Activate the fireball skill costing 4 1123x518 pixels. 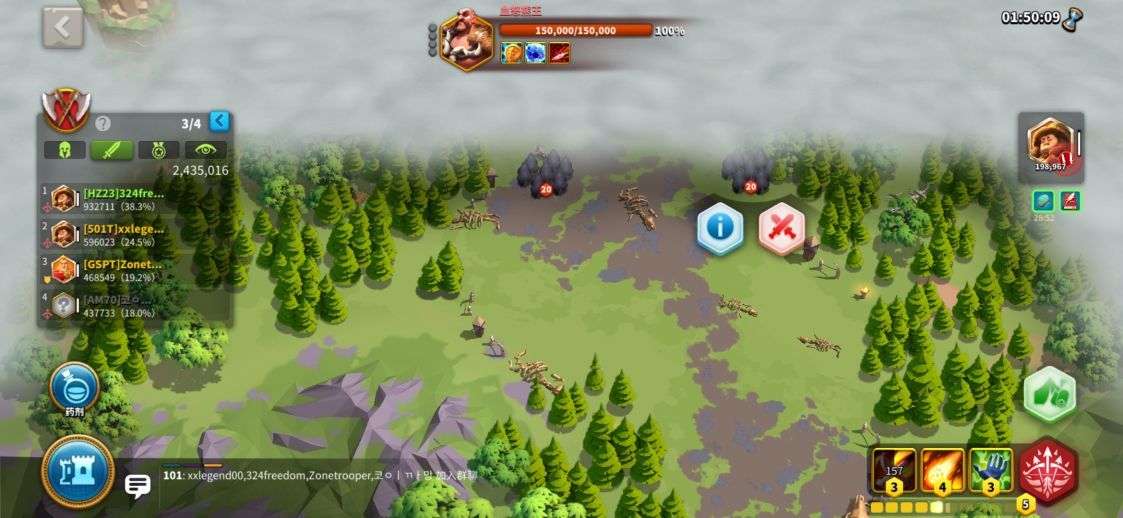[x=943, y=469]
